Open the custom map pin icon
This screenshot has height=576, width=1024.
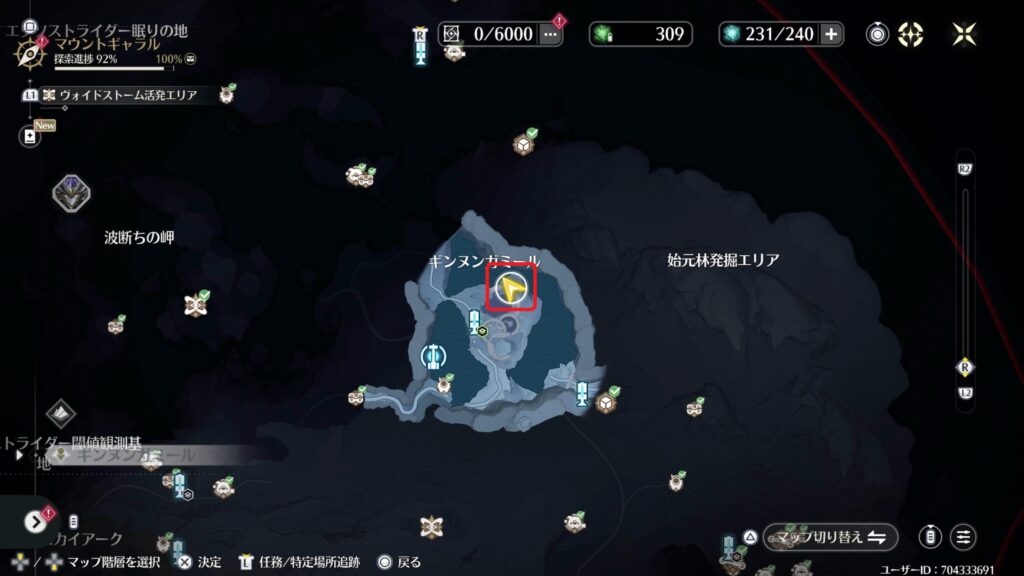point(878,34)
